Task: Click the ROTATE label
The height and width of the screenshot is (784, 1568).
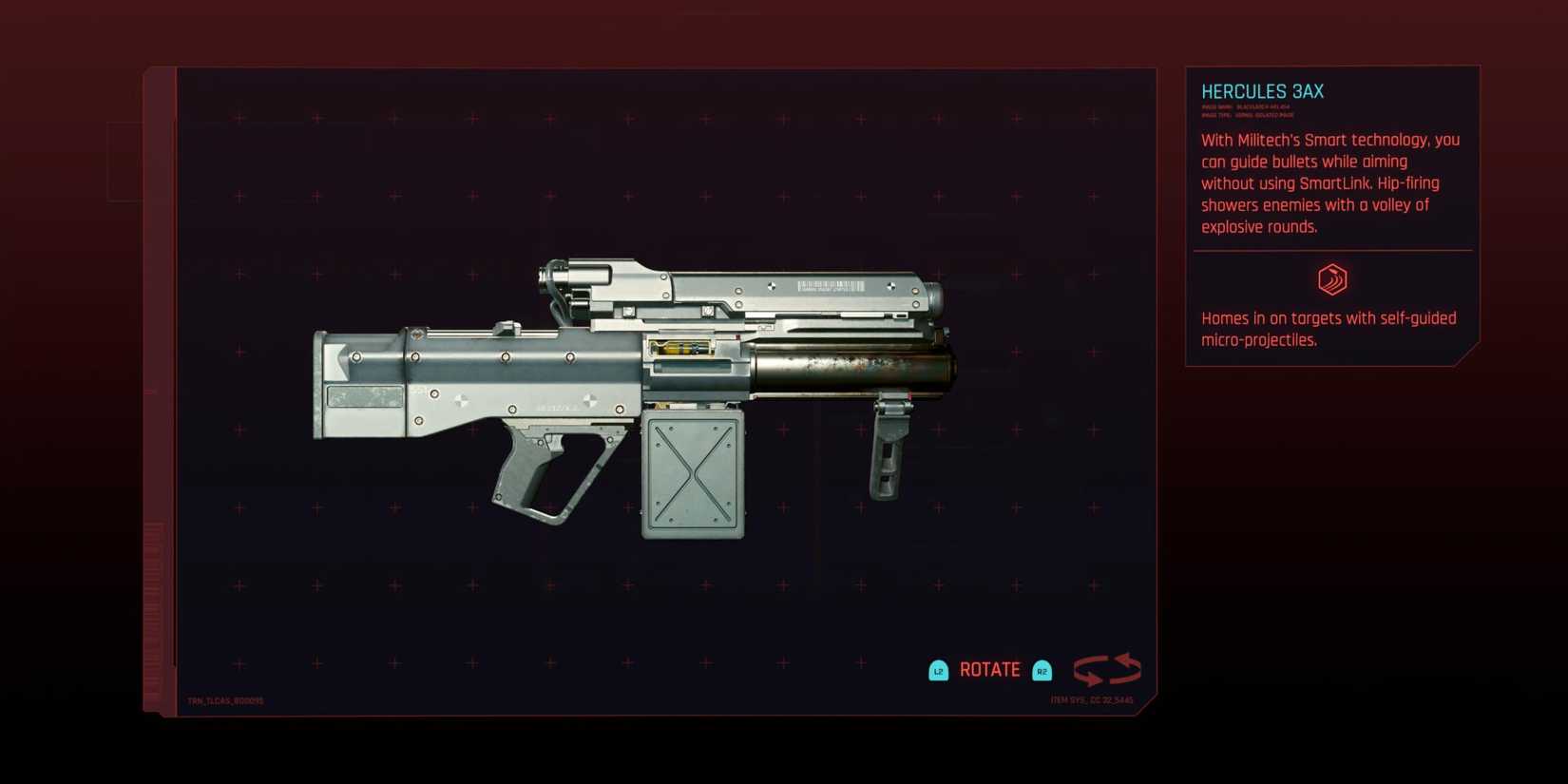Action: pos(989,669)
